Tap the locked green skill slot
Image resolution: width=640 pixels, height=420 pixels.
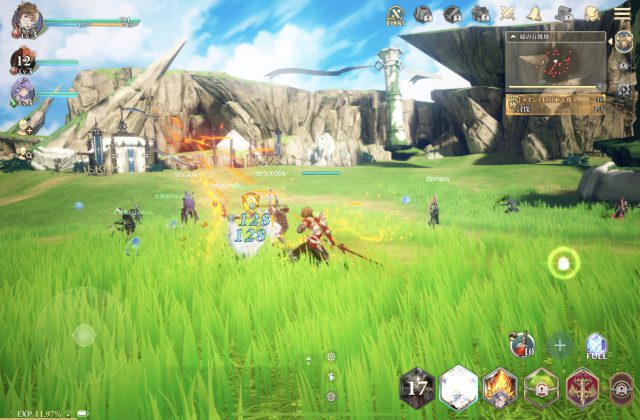541,387
